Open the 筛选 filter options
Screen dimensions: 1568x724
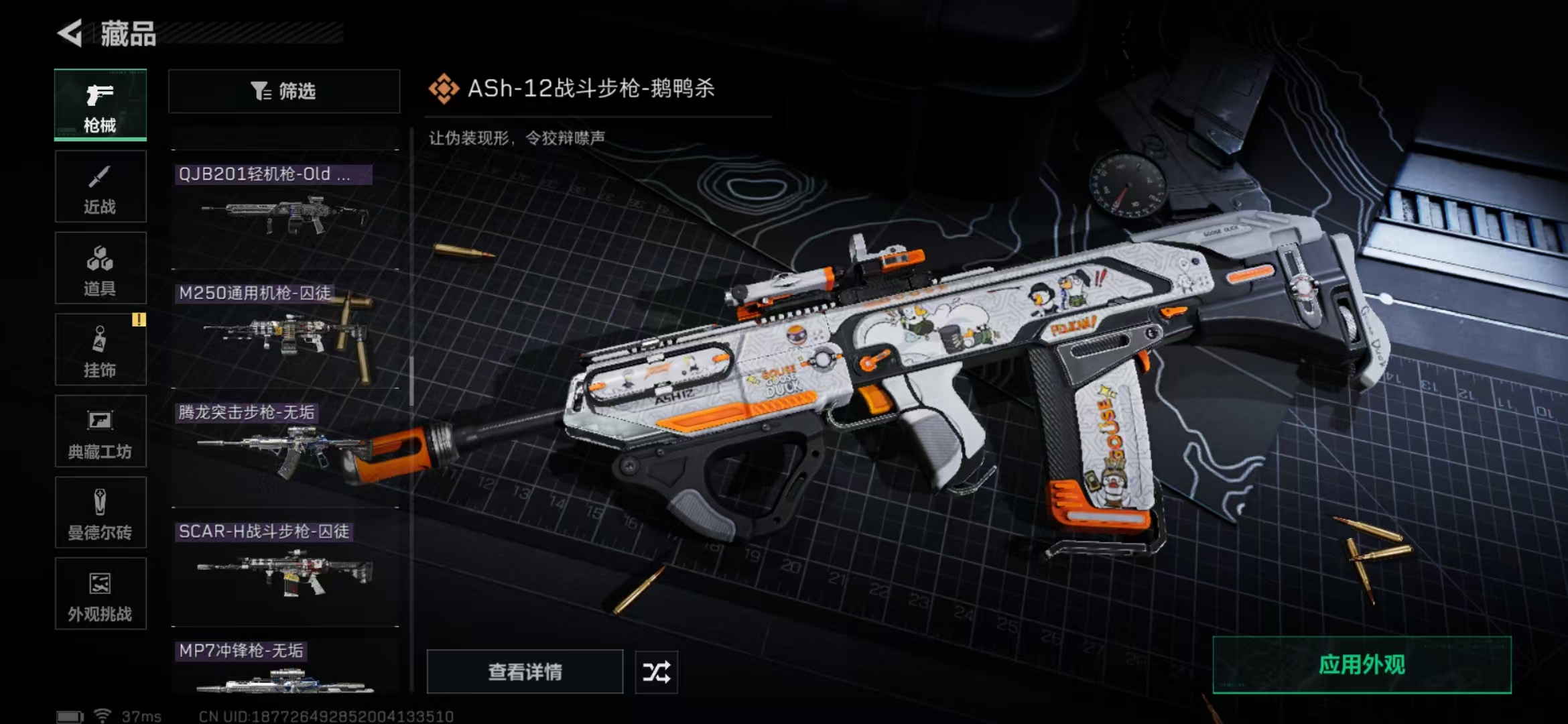pyautogui.click(x=284, y=91)
